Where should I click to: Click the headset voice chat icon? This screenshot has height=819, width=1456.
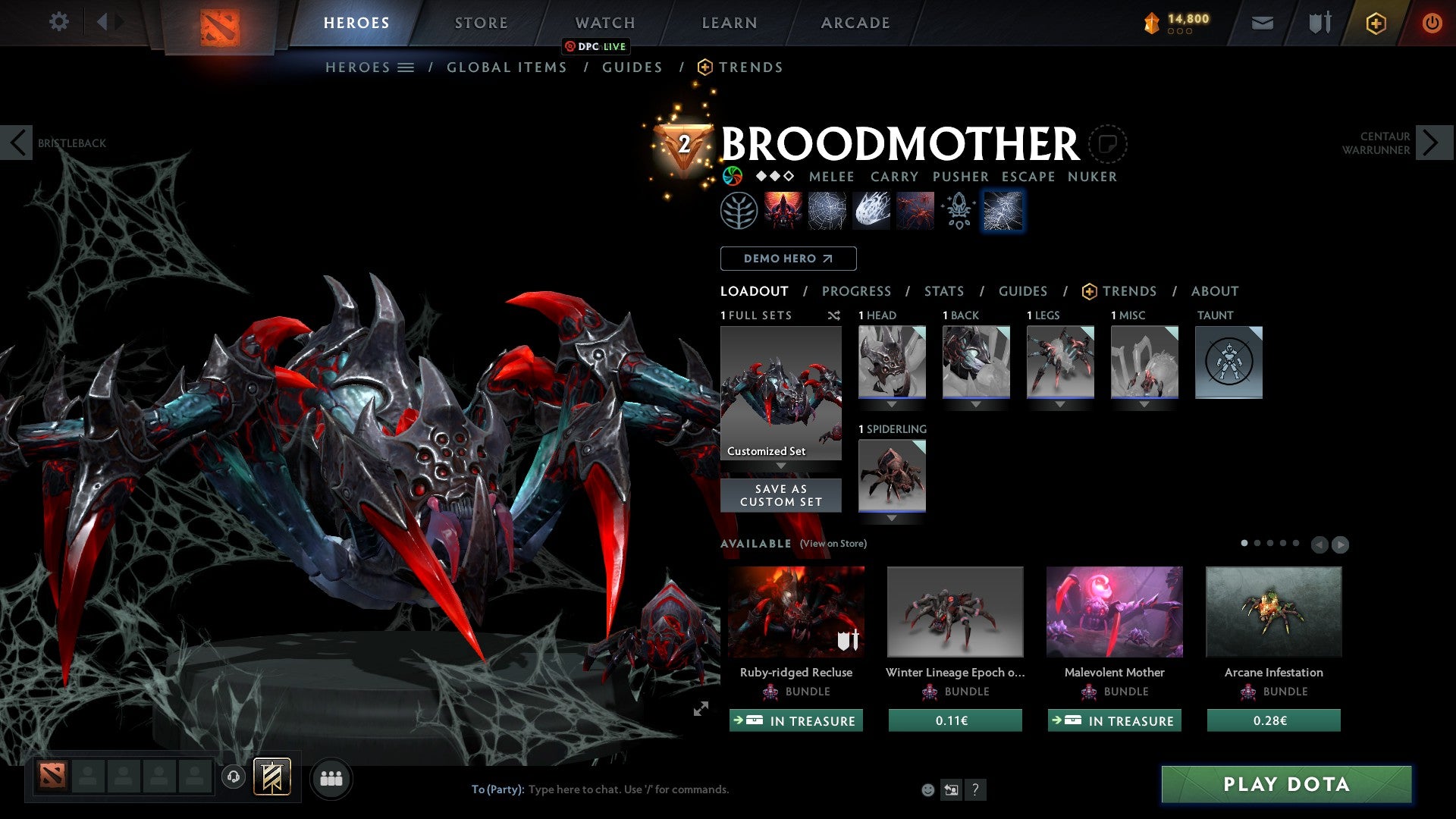click(234, 778)
